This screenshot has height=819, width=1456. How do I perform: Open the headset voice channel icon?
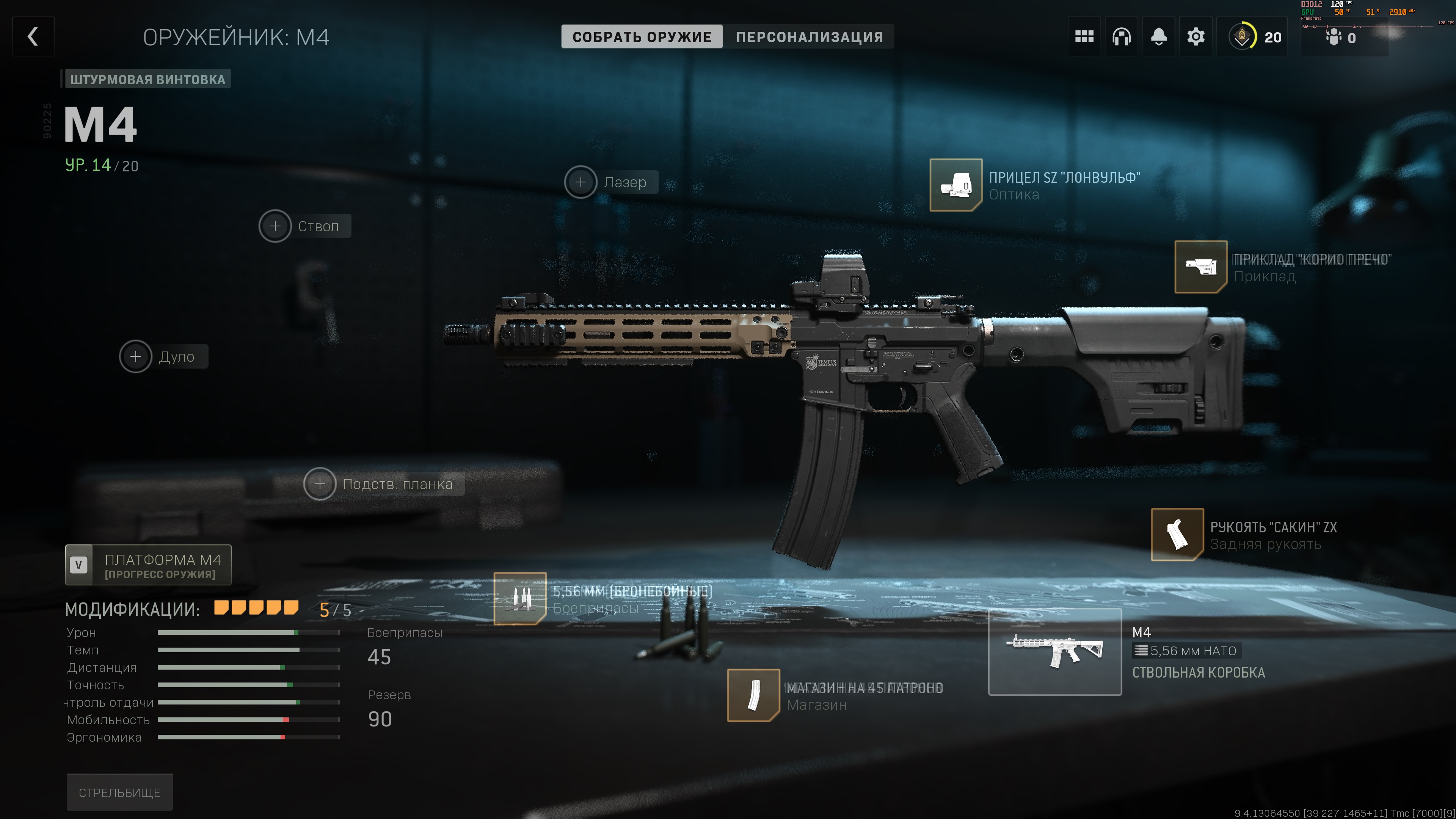tap(1122, 37)
